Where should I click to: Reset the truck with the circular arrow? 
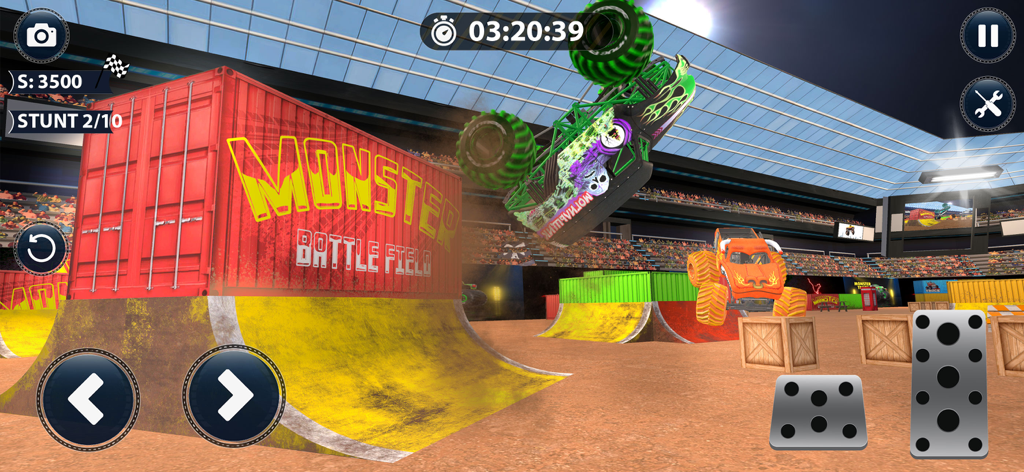(41, 249)
